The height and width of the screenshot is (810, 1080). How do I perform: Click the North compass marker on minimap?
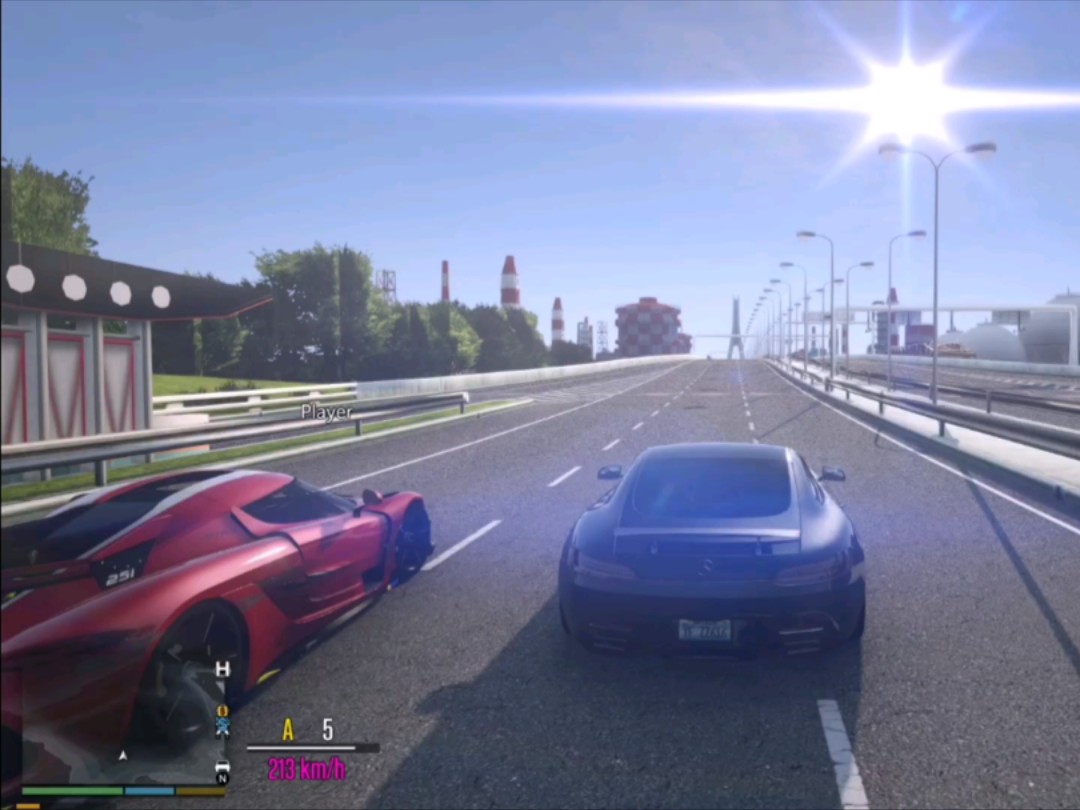[x=222, y=779]
